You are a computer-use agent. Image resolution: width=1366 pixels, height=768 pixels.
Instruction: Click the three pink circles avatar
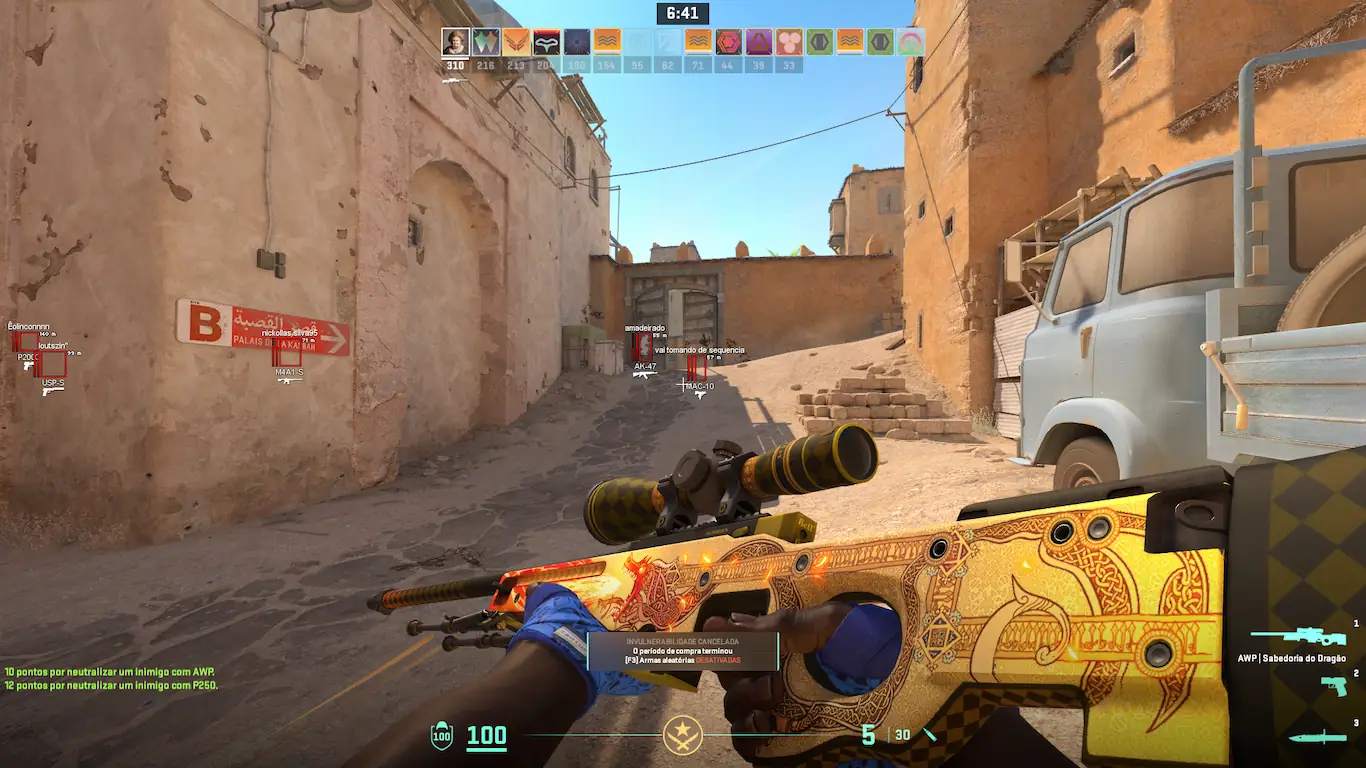(789, 42)
